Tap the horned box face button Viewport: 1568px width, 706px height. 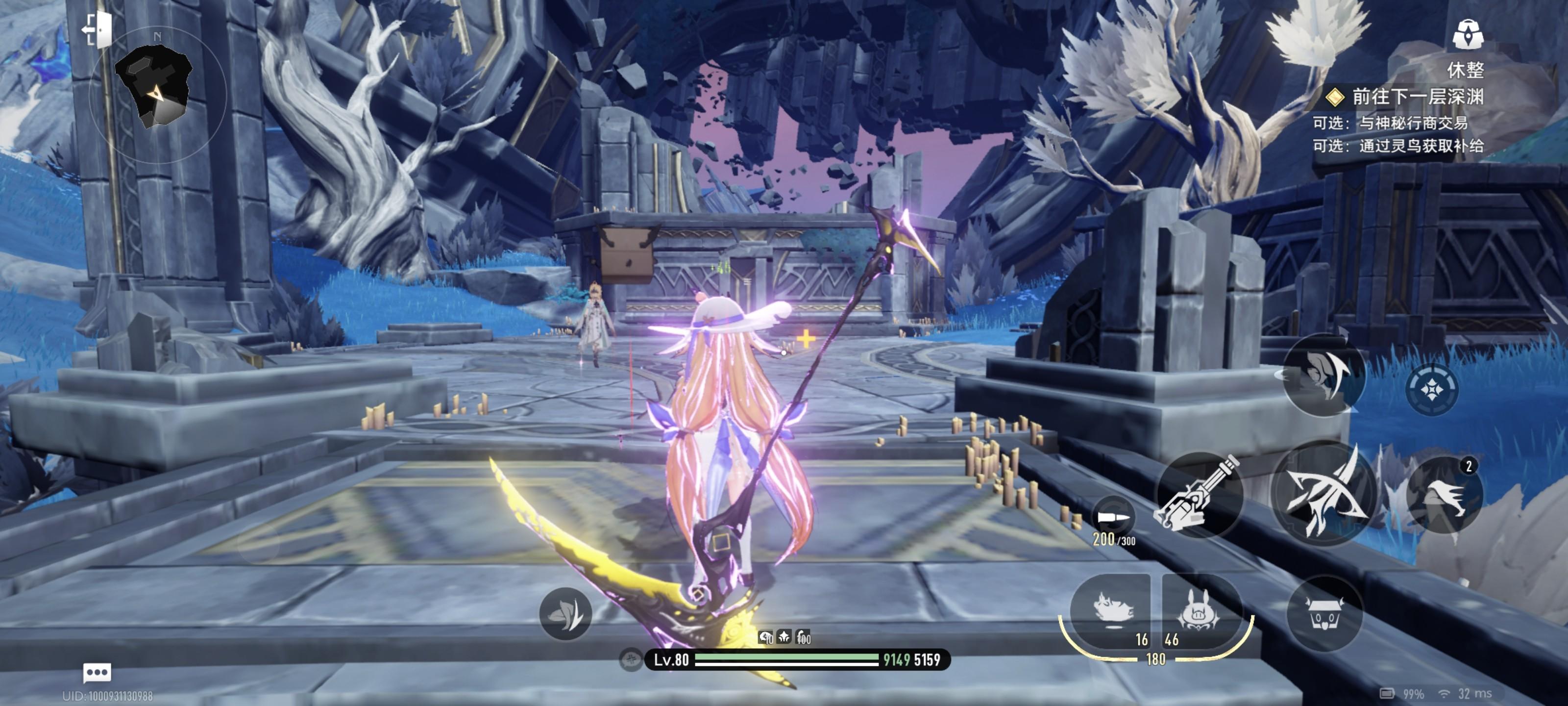point(1324,613)
